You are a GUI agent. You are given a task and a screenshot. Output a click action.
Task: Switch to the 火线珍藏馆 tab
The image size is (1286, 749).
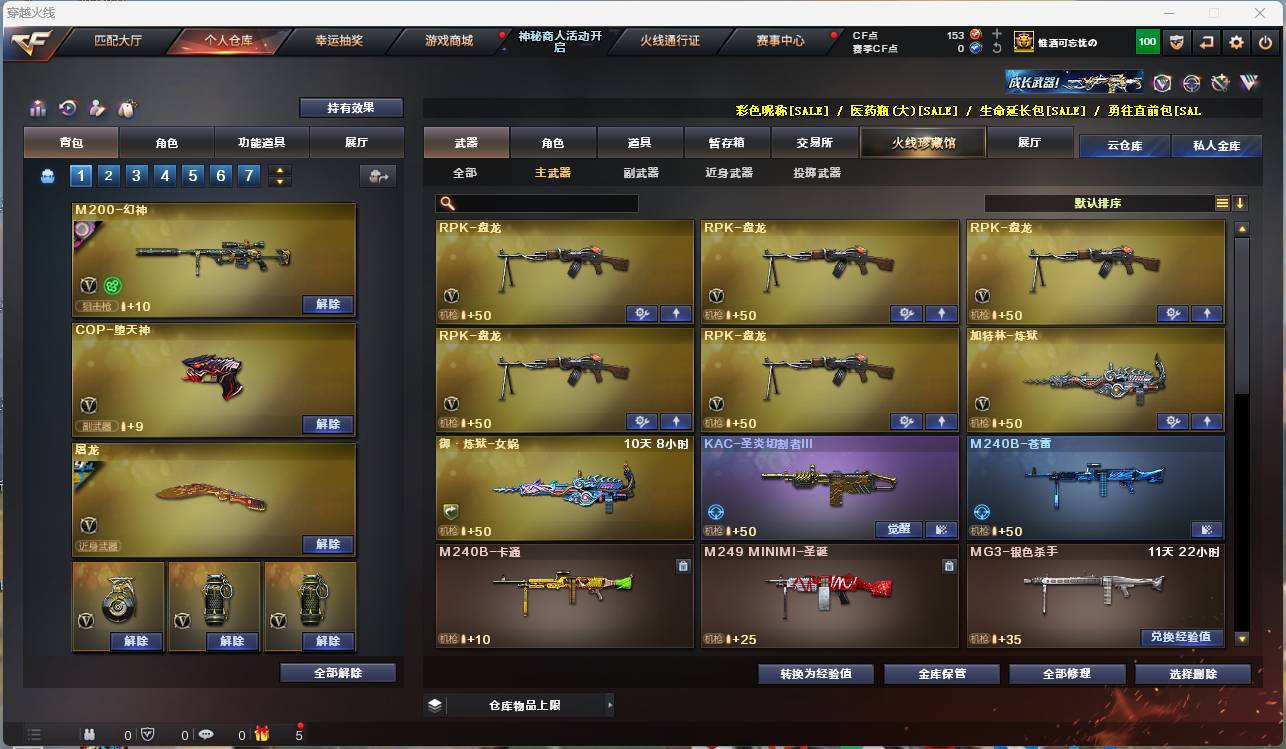[921, 143]
